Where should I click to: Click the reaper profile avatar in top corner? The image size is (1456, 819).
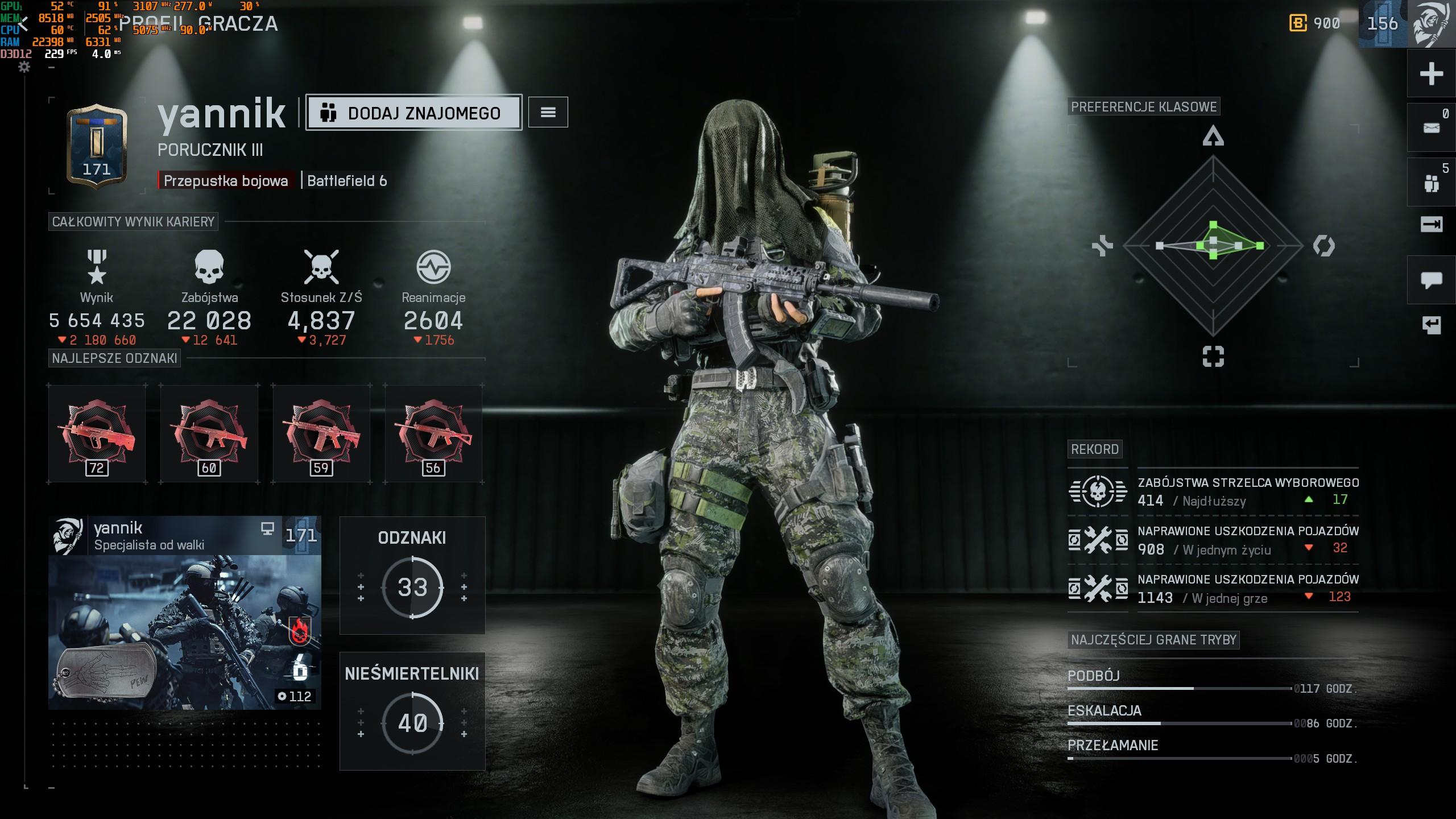(x=1433, y=24)
